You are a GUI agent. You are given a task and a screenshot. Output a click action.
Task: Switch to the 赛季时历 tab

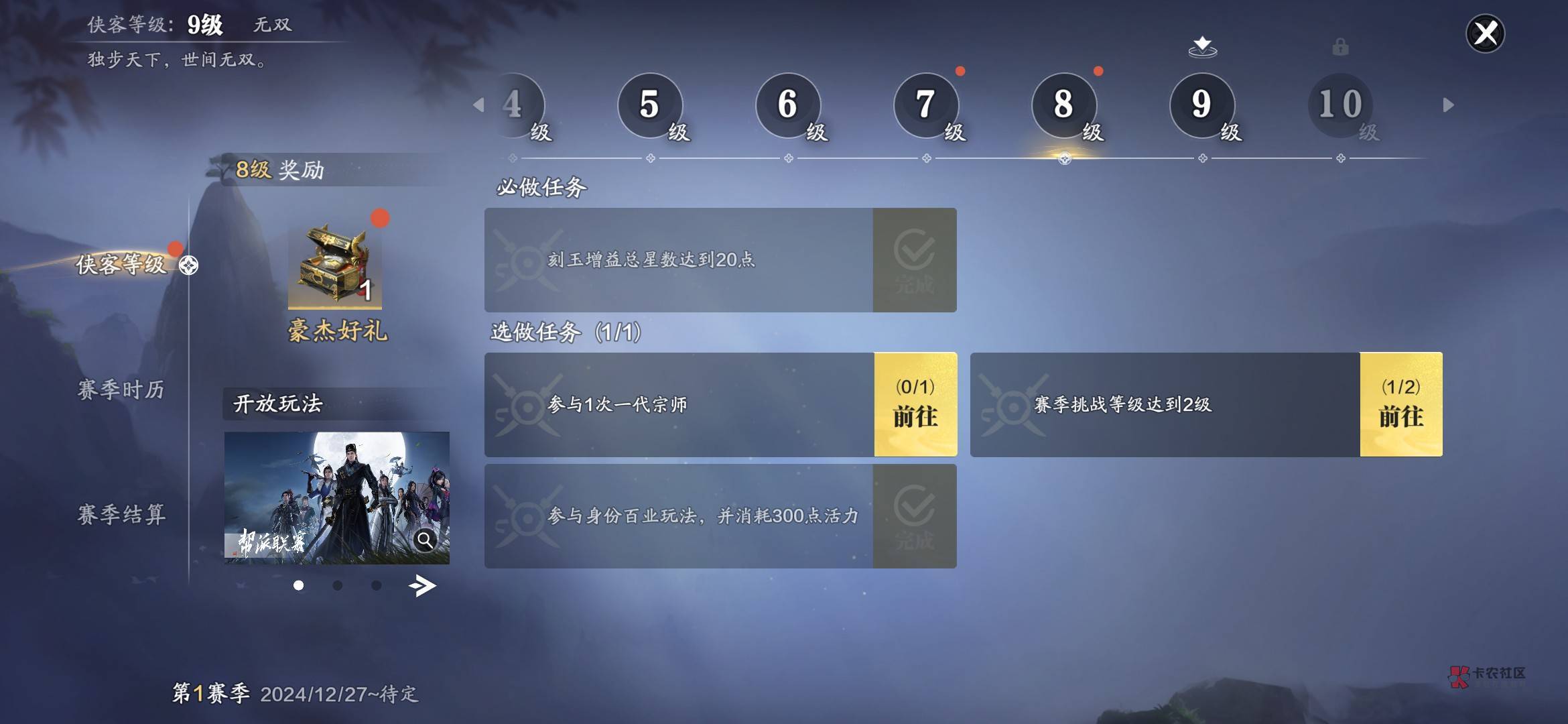coord(121,389)
